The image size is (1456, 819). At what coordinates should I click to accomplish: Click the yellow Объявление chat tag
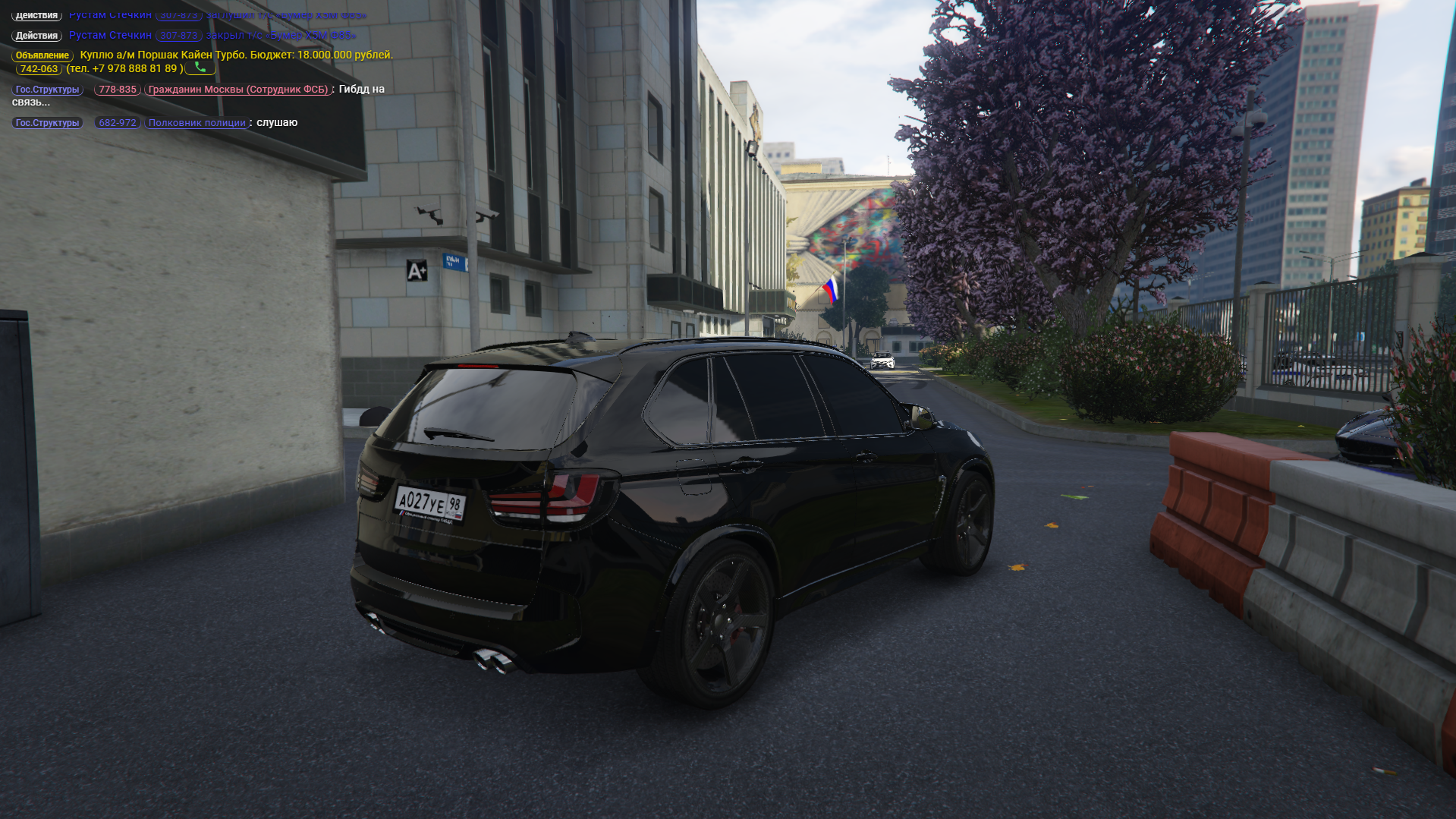42,55
